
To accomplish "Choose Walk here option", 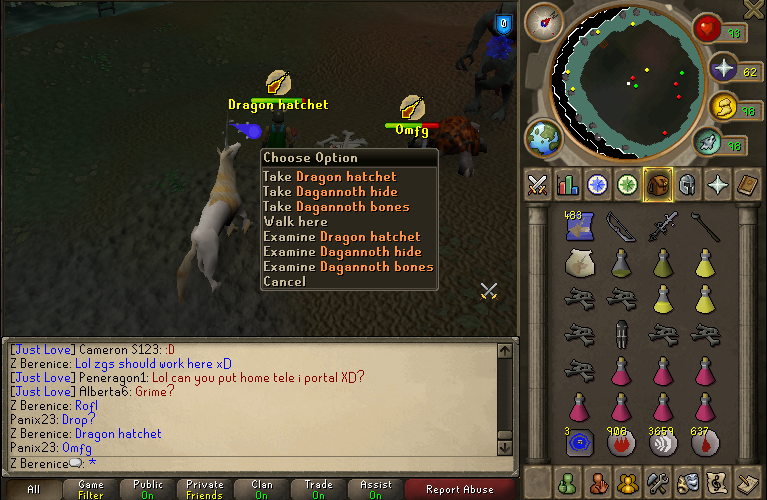I will (x=295, y=222).
